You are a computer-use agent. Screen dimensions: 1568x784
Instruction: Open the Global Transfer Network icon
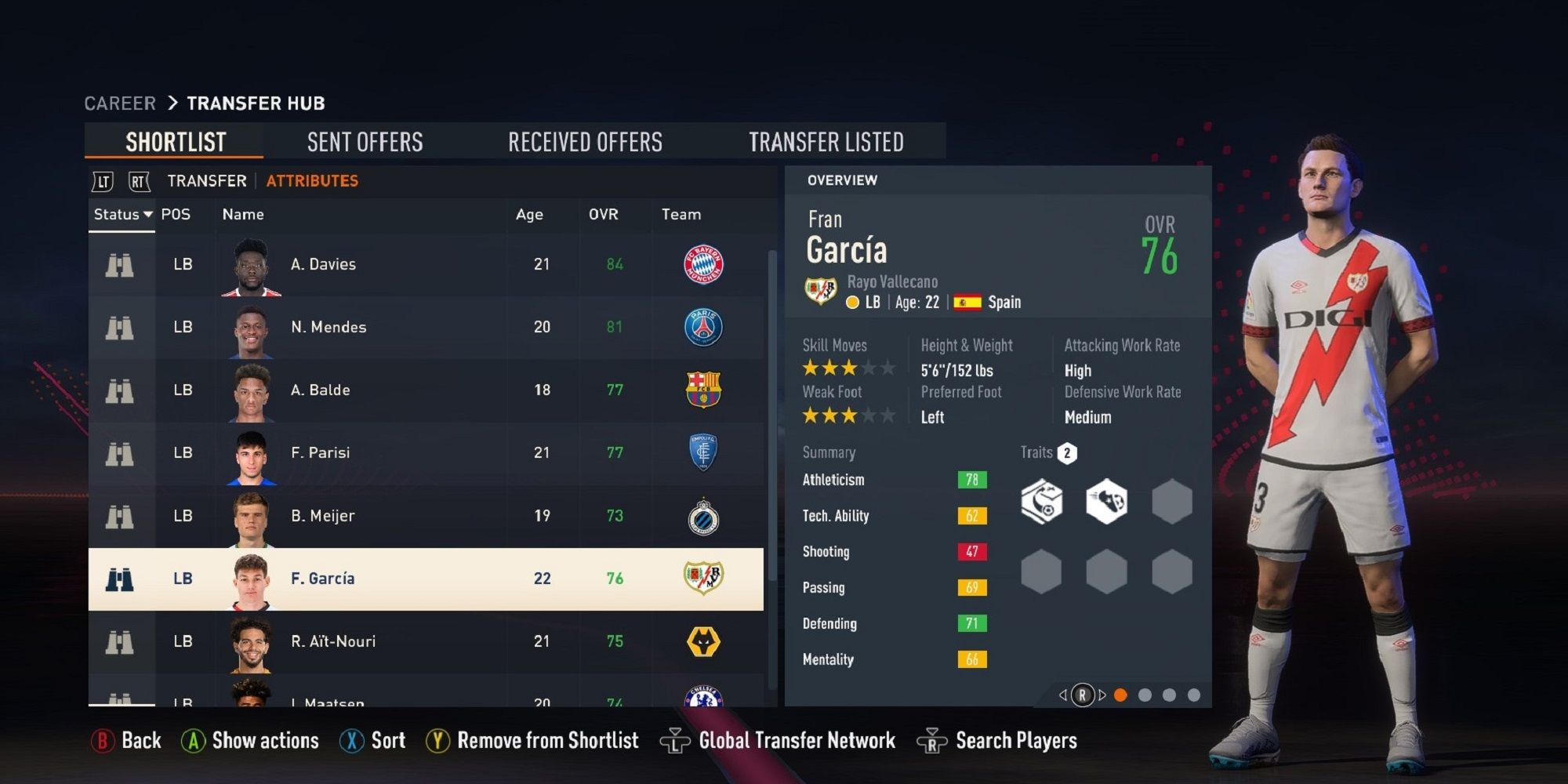(x=677, y=739)
